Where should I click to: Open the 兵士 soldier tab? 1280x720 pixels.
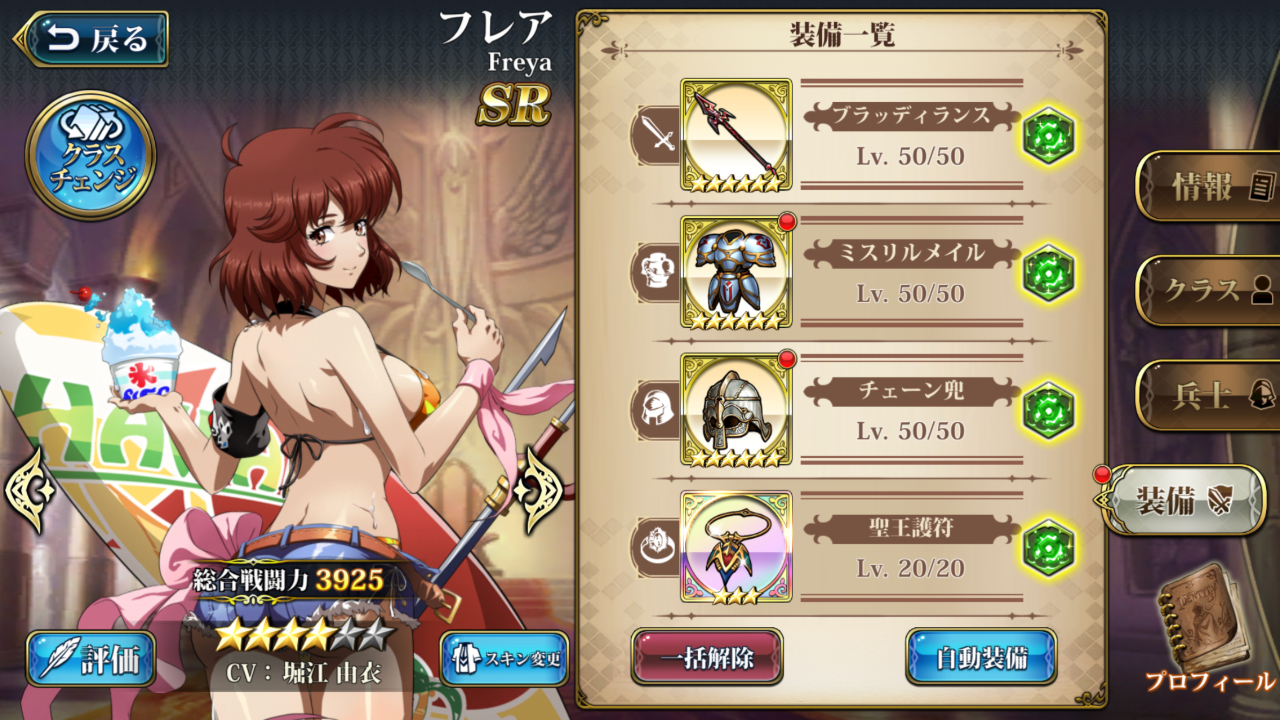coord(1210,396)
